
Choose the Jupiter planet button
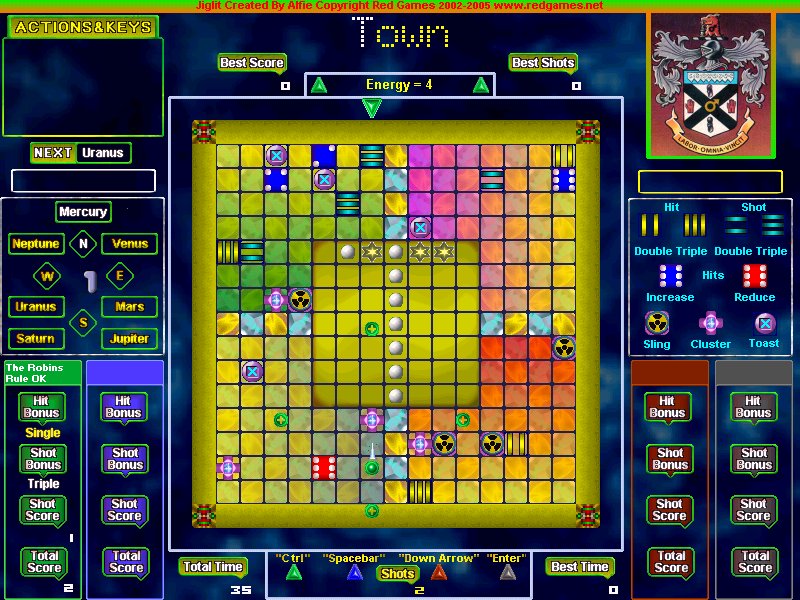pos(130,339)
